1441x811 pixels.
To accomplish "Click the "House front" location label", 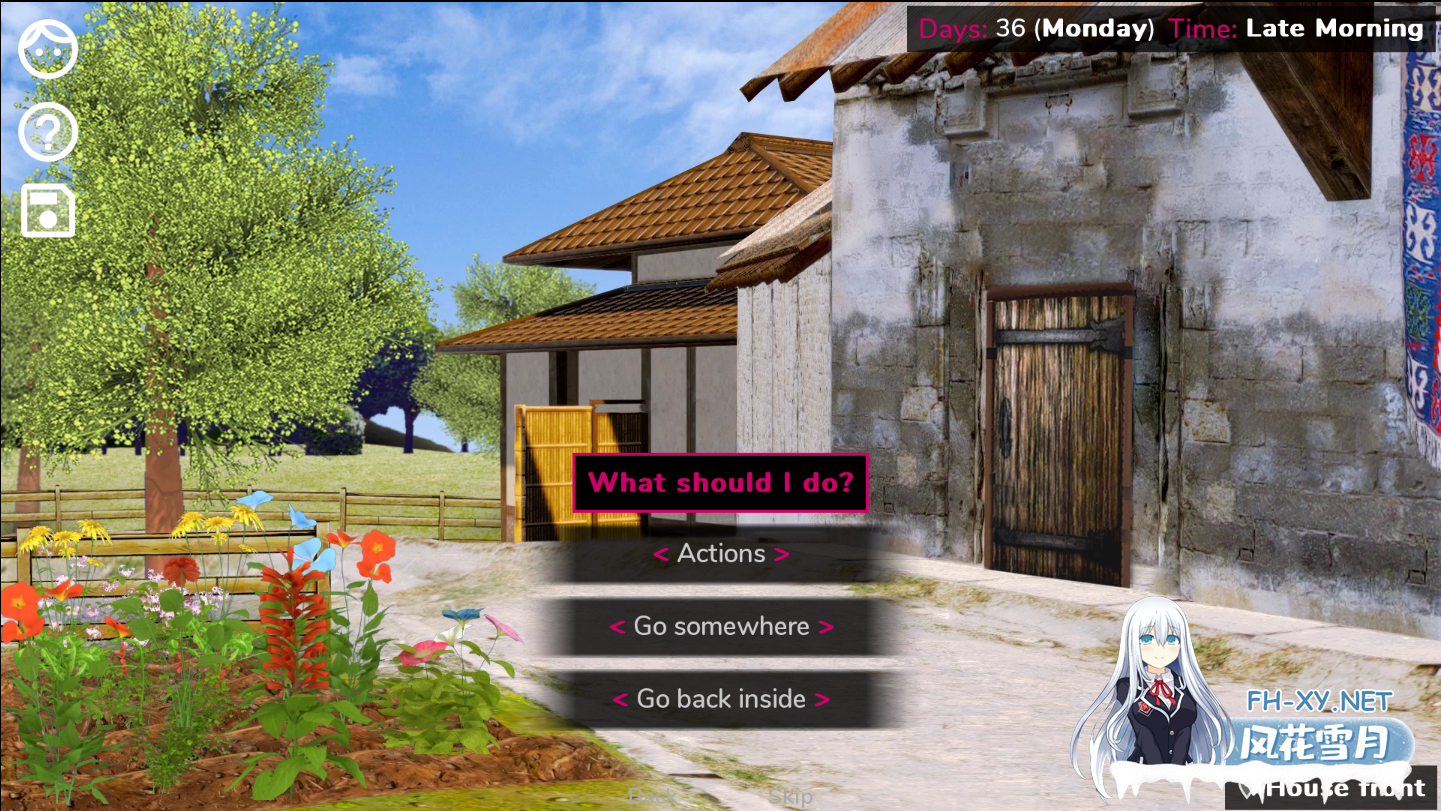I will click(x=1345, y=788).
